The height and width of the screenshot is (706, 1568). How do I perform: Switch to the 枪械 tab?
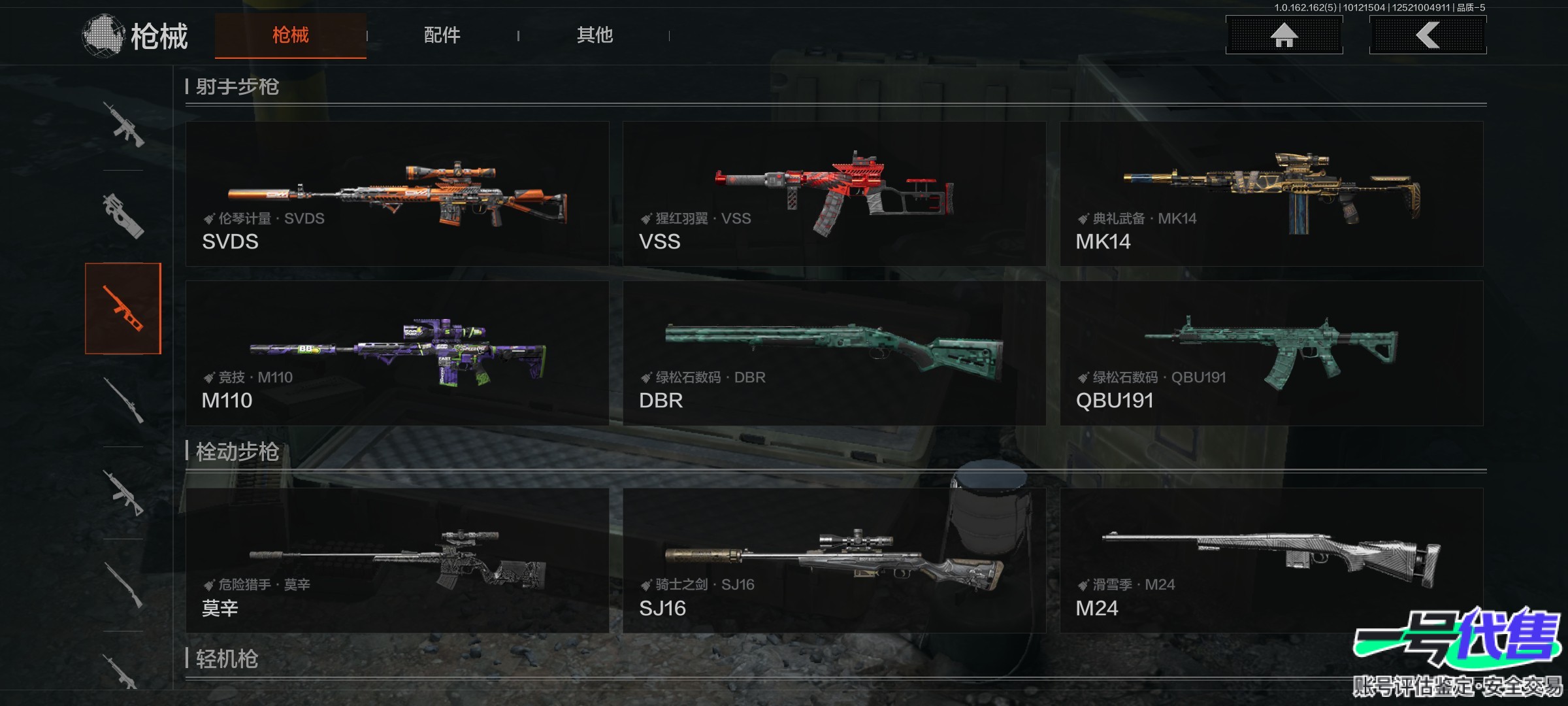pos(290,35)
